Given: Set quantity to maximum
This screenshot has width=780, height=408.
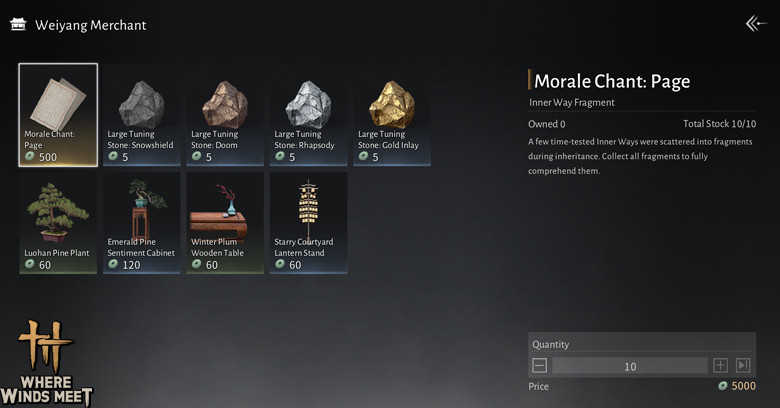Looking at the screenshot, I should click(743, 366).
